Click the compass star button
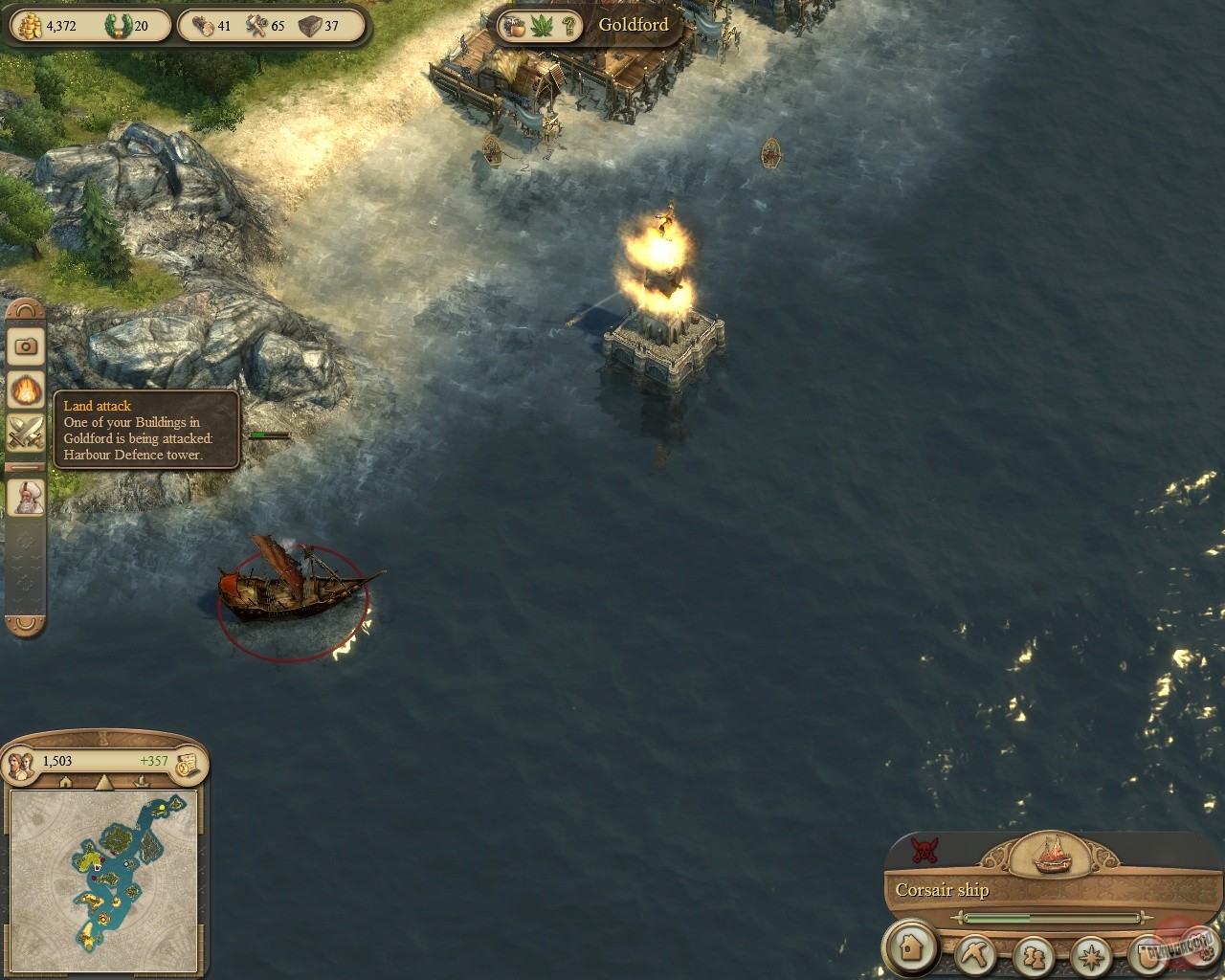Image resolution: width=1225 pixels, height=980 pixels. tap(1089, 955)
